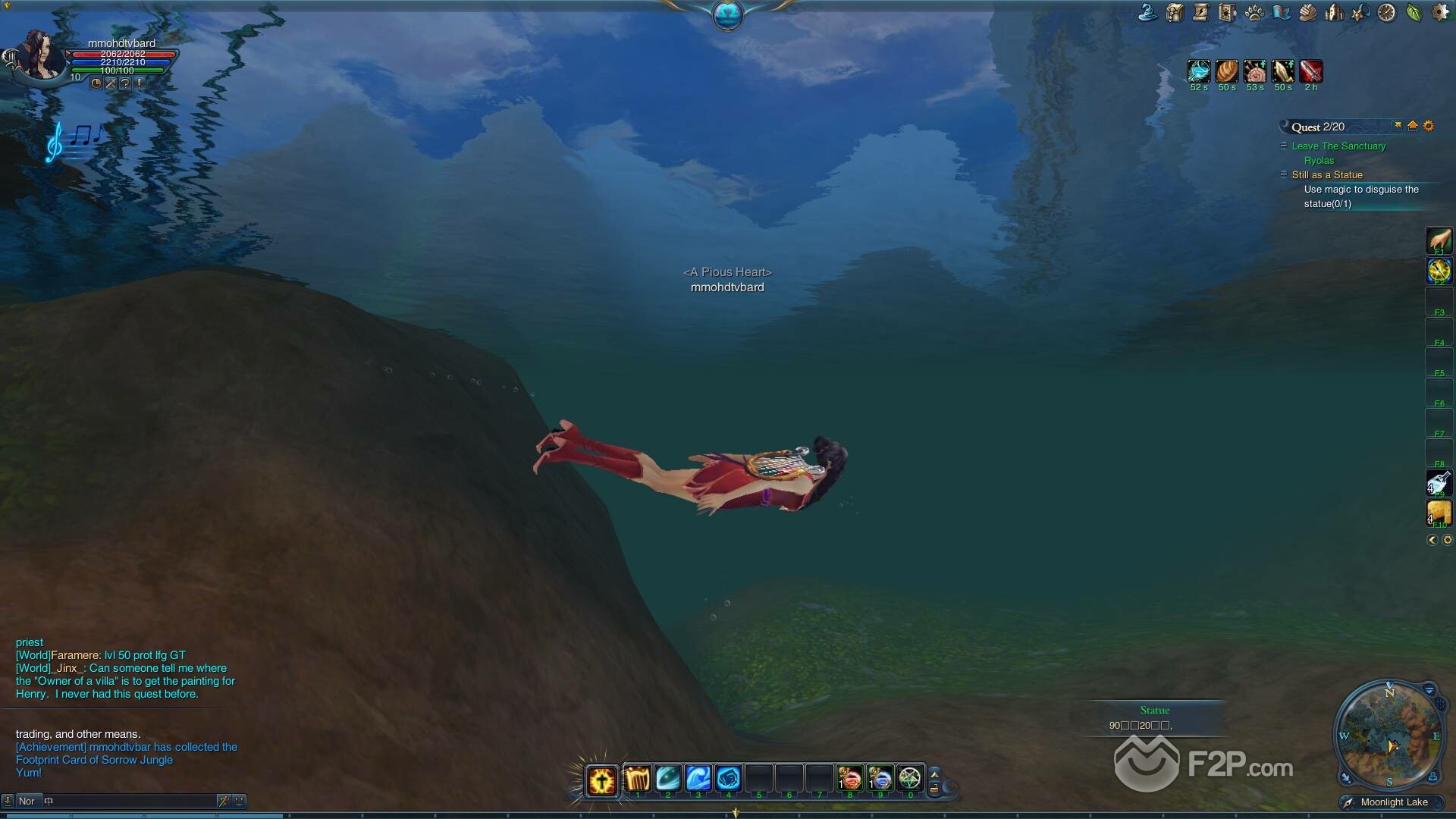Open the backpack inventory icon
Image resolution: width=1456 pixels, height=819 pixels.
[x=1175, y=12]
